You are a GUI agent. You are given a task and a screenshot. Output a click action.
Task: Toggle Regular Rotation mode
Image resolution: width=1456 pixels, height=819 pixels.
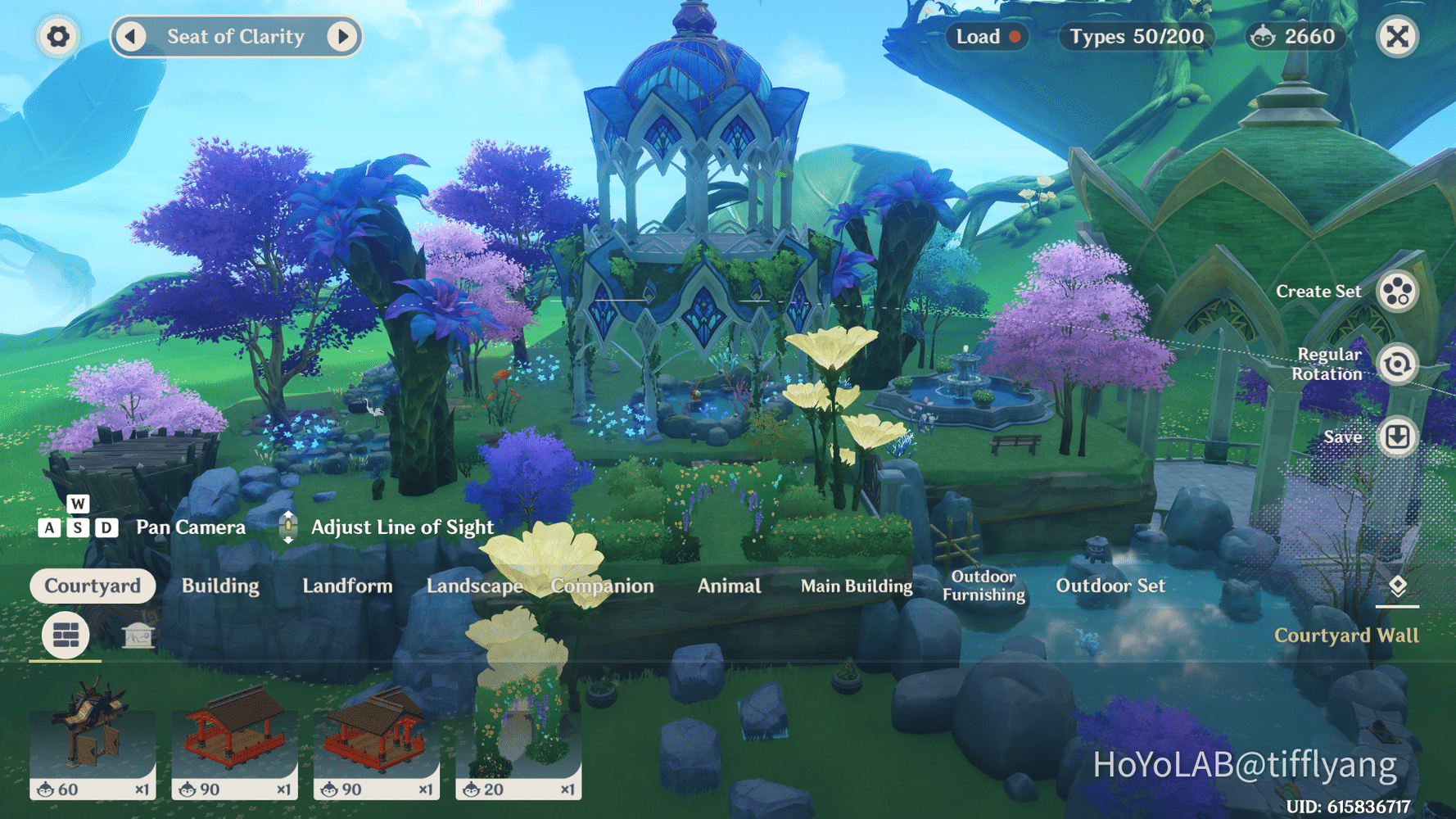coord(1396,364)
